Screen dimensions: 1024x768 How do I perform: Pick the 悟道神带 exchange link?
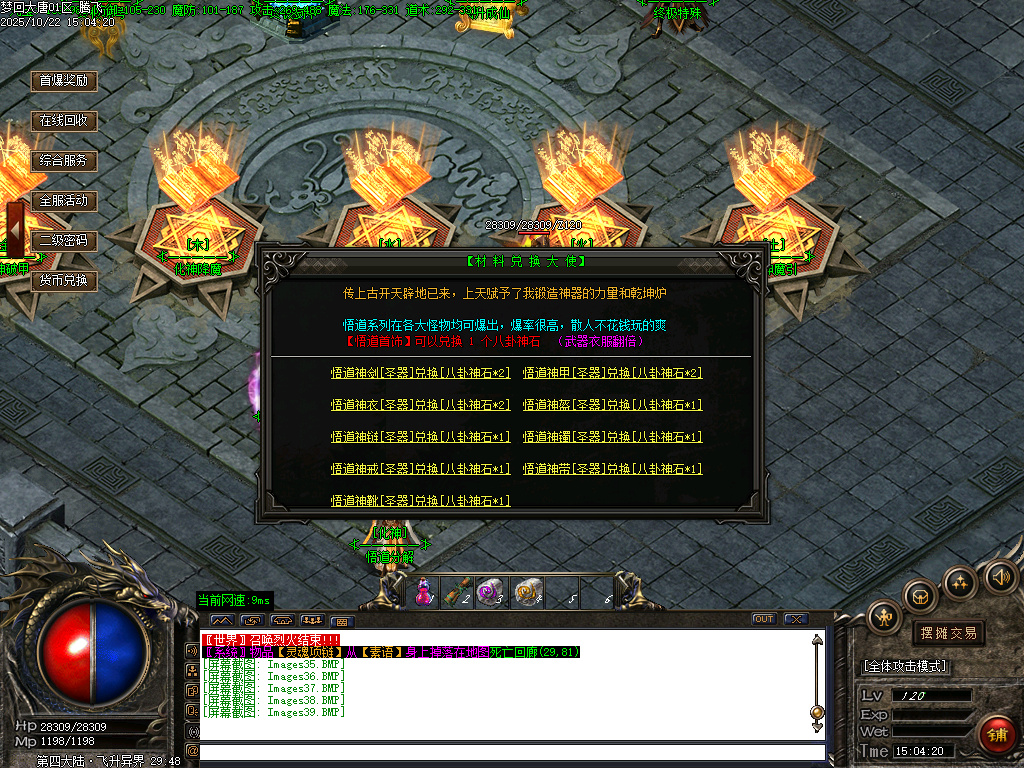[612, 469]
